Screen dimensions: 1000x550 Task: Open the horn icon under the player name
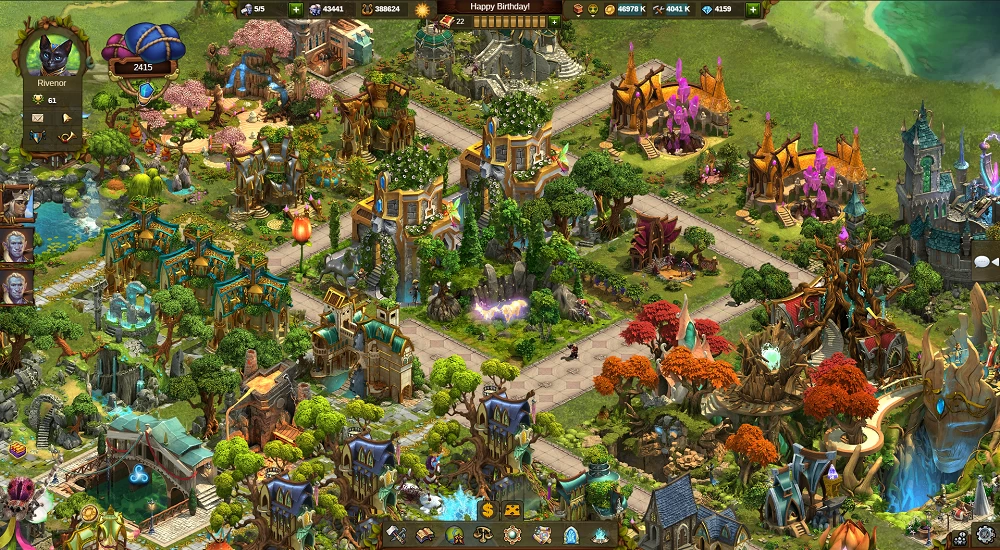coord(68,136)
